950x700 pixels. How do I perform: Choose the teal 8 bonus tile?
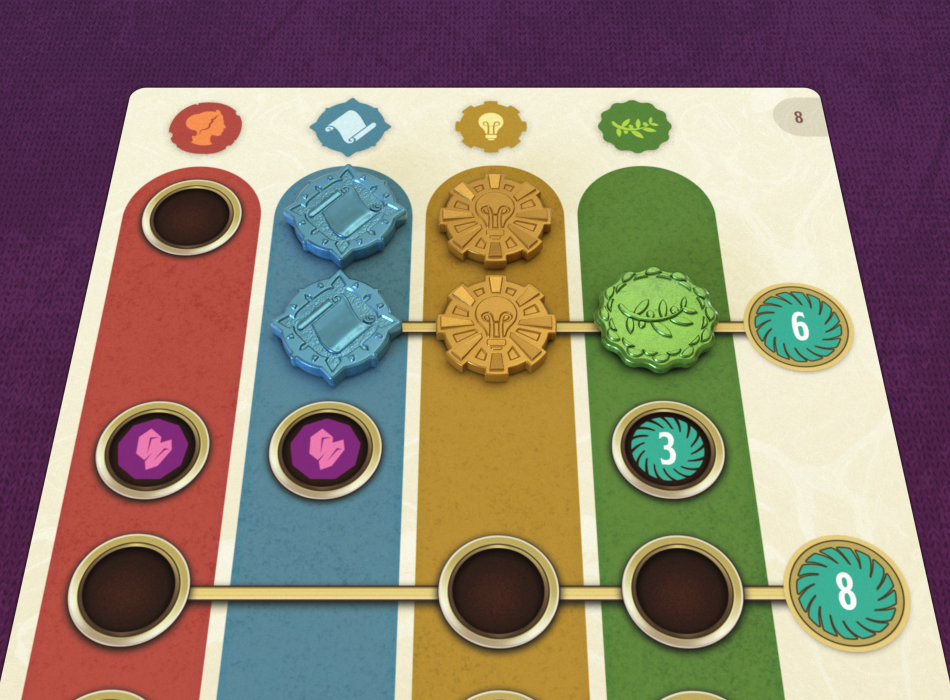tap(846, 593)
